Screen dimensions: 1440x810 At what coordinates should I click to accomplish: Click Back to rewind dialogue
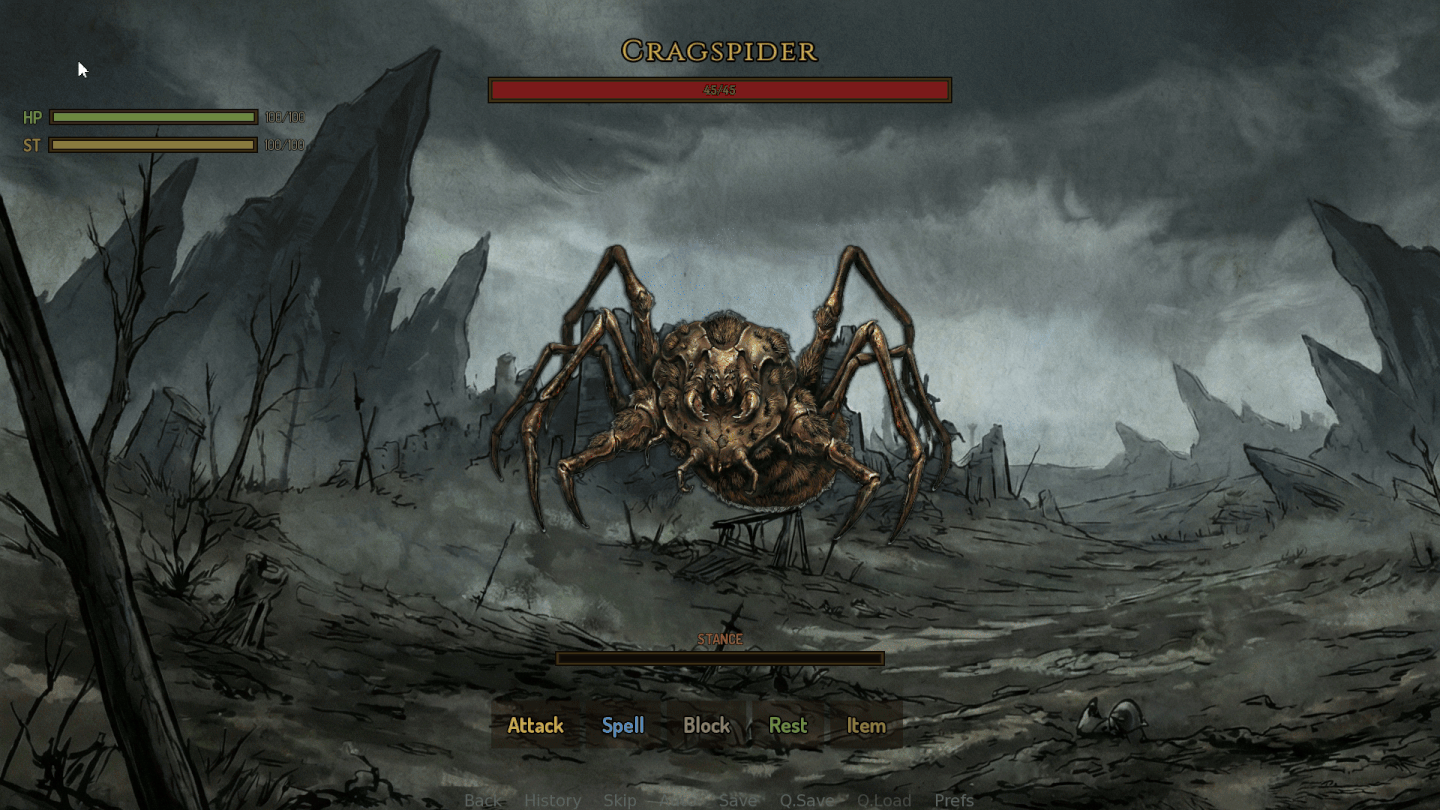[x=482, y=800]
